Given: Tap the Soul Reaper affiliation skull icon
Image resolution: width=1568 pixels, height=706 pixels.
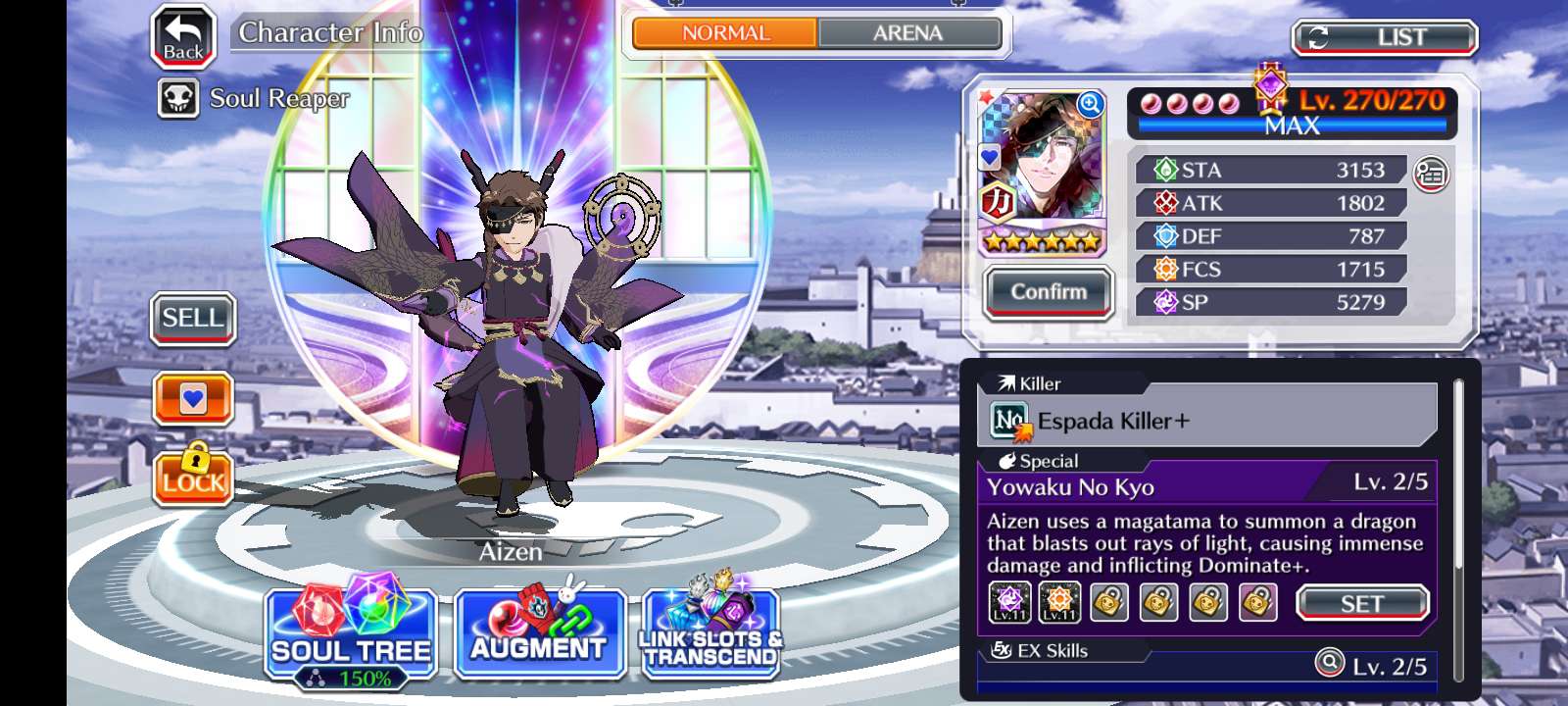Looking at the screenshot, I should 178,99.
